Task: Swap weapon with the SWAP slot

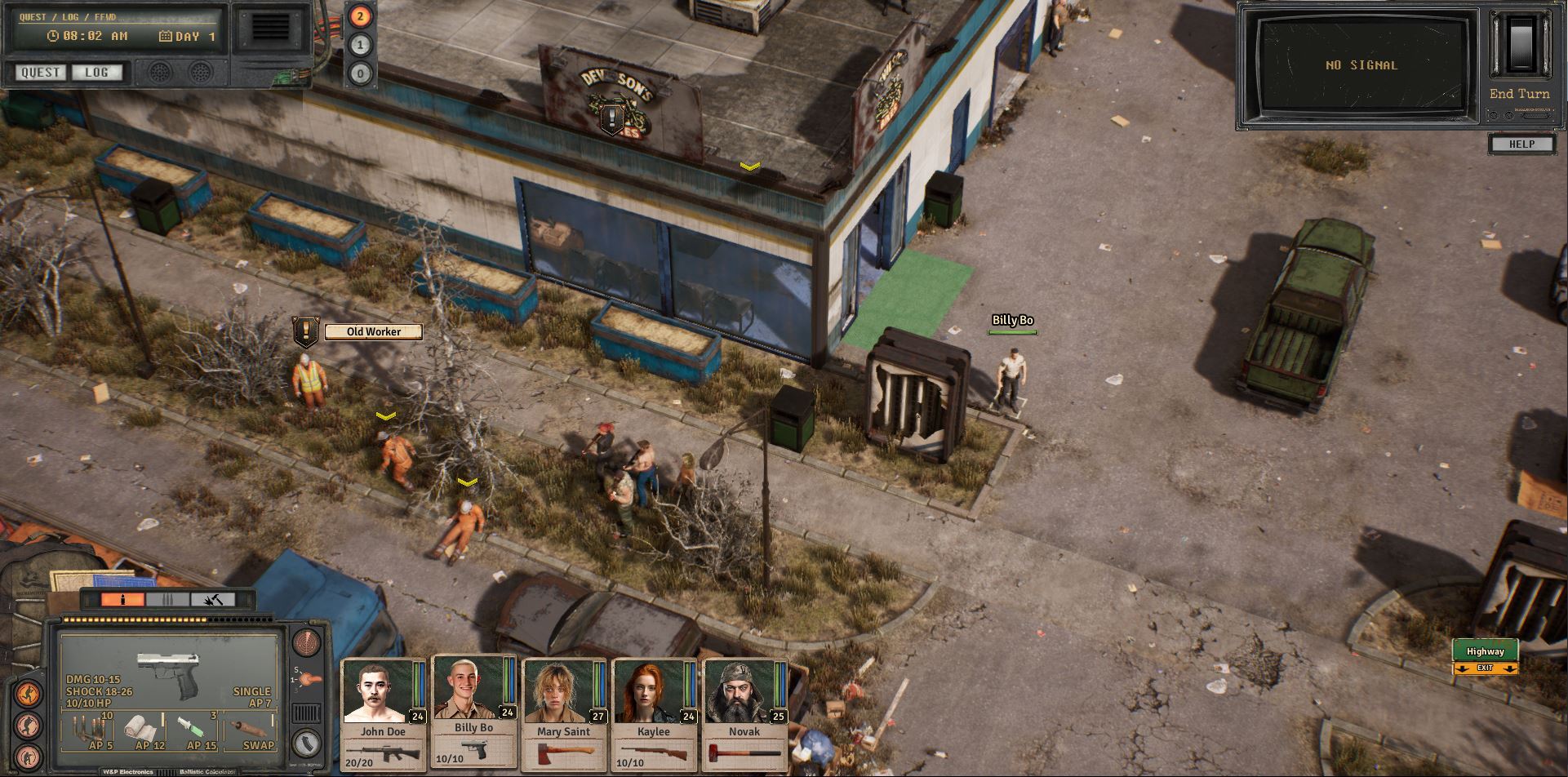Action: coord(251,731)
